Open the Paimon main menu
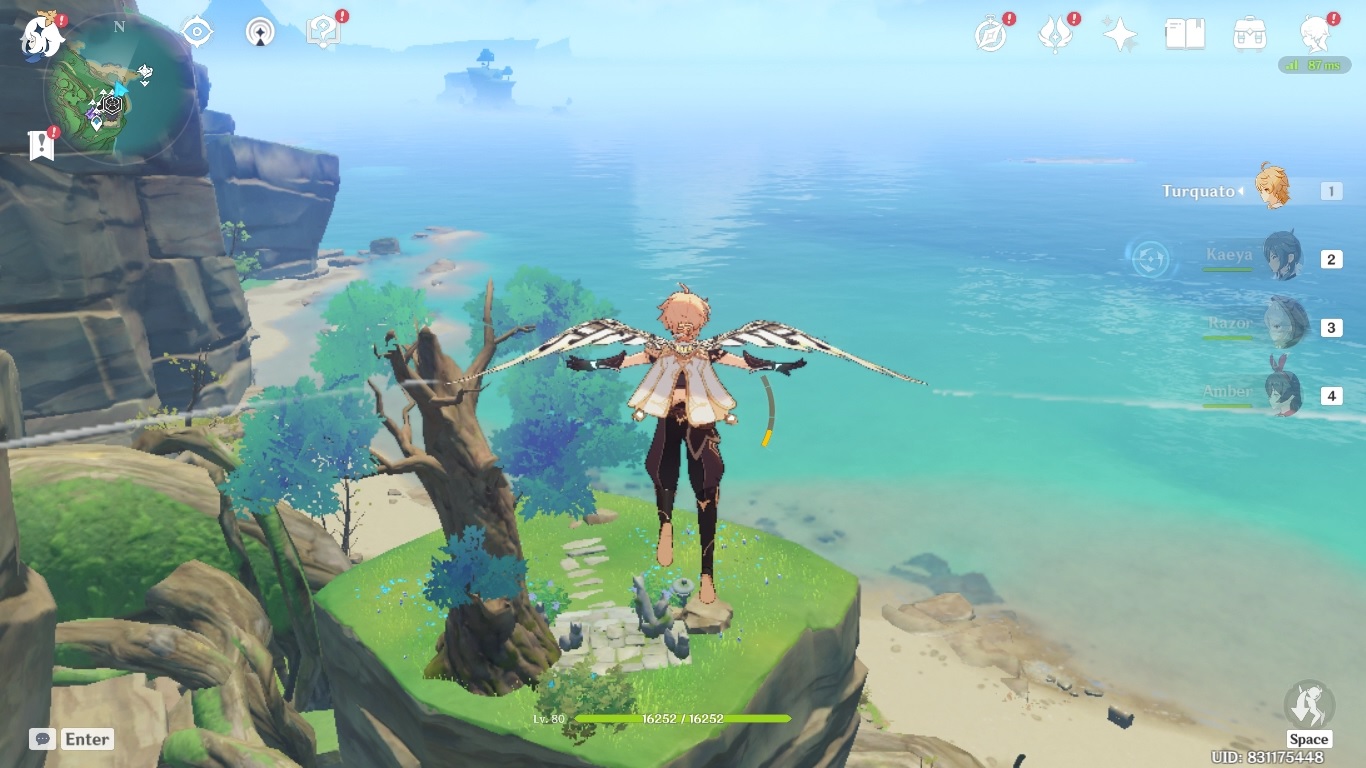1366x768 pixels. click(43, 35)
